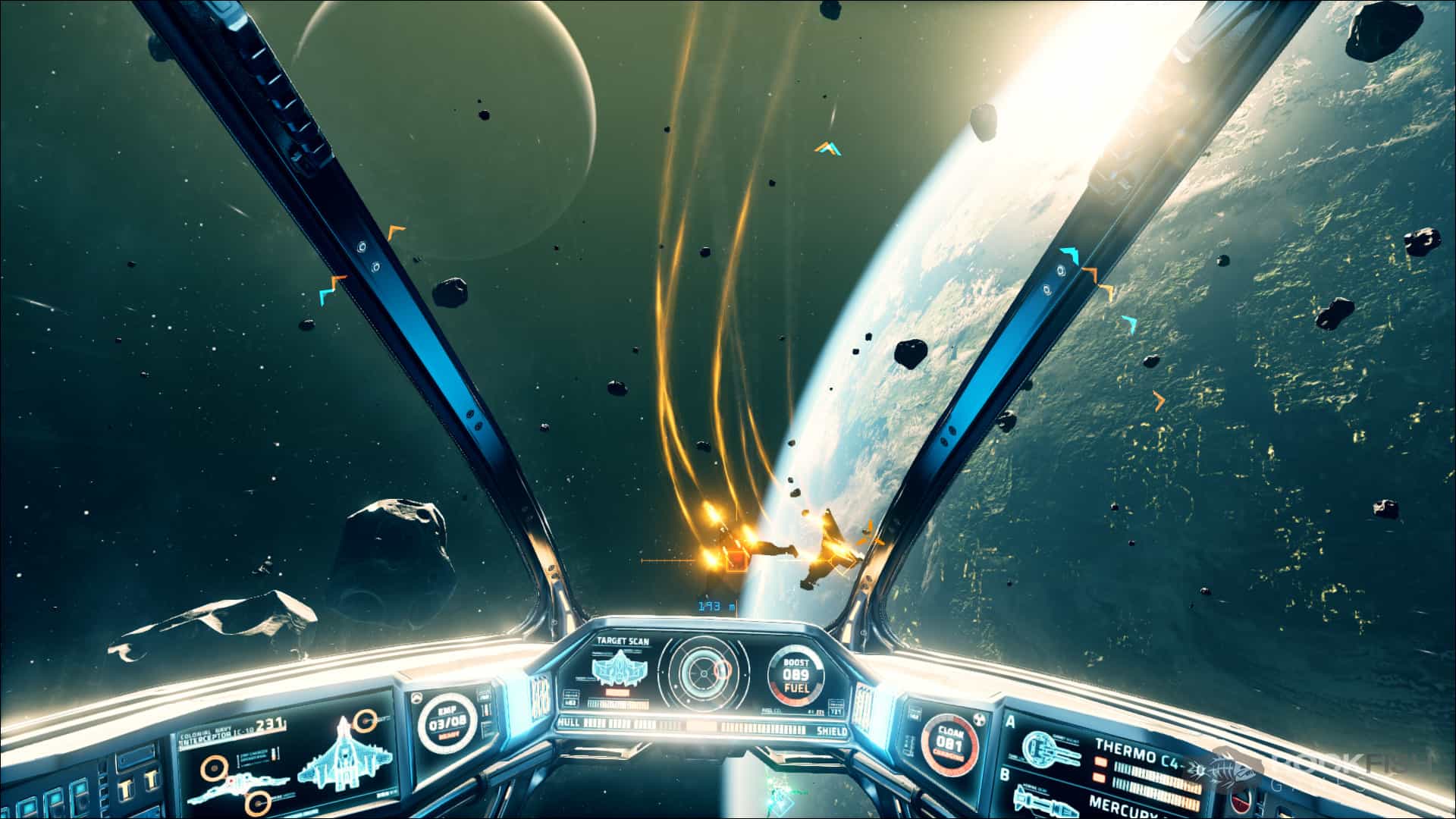
Task: Select the Target Scan ship icon
Action: [x=620, y=667]
